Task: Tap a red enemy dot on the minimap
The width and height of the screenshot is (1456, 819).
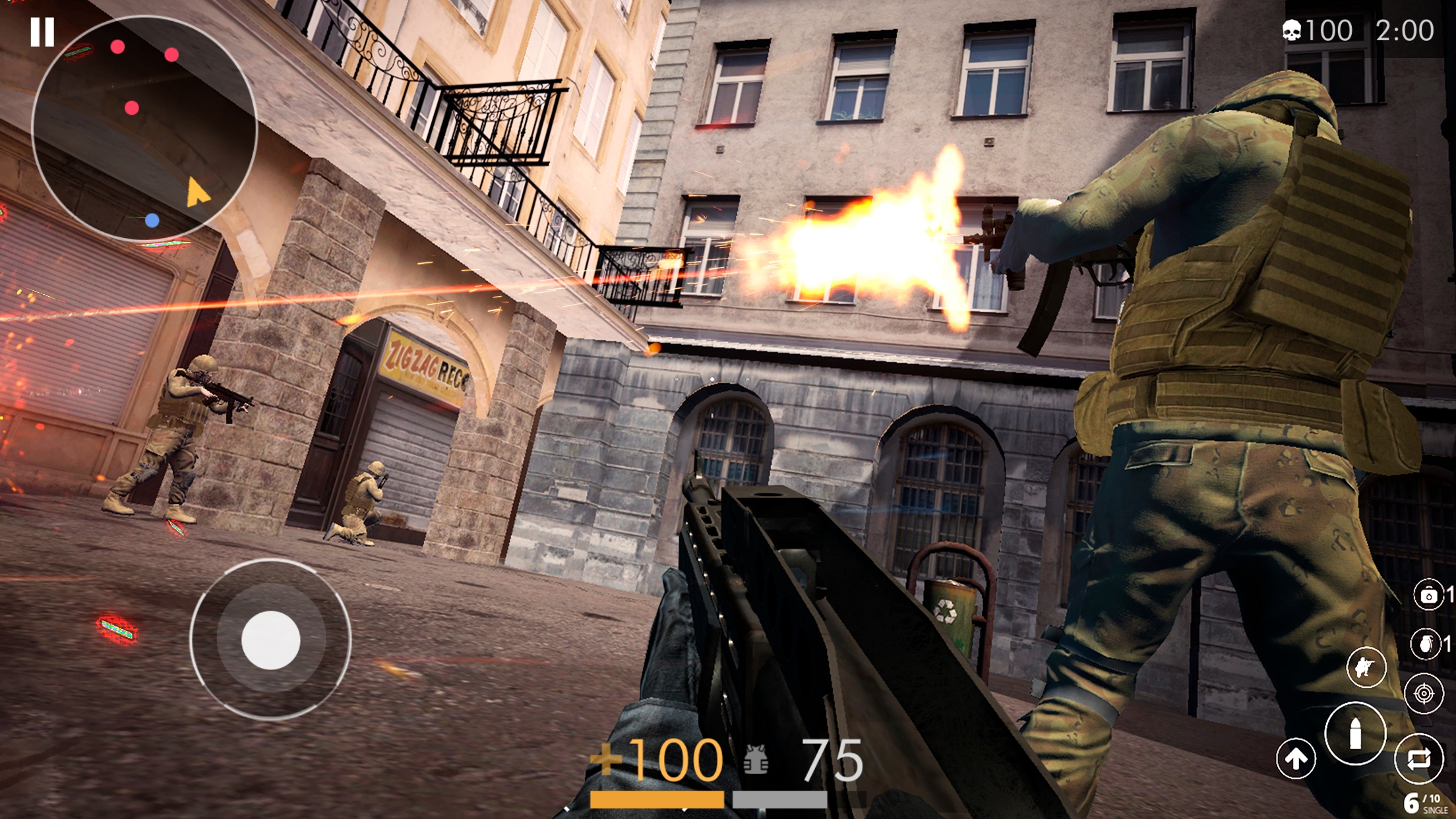Action: (x=119, y=46)
